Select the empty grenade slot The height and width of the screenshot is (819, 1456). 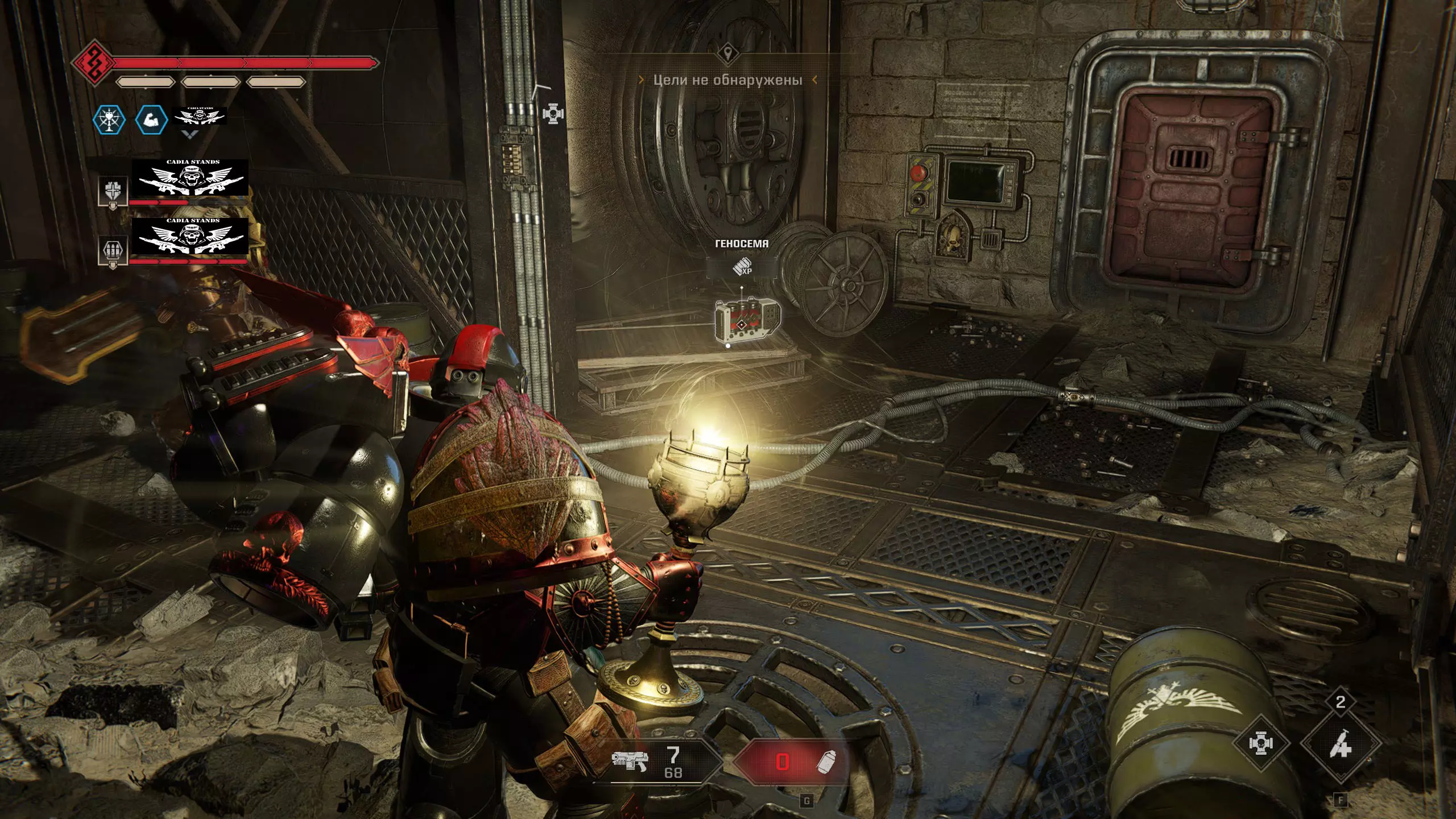[793, 762]
